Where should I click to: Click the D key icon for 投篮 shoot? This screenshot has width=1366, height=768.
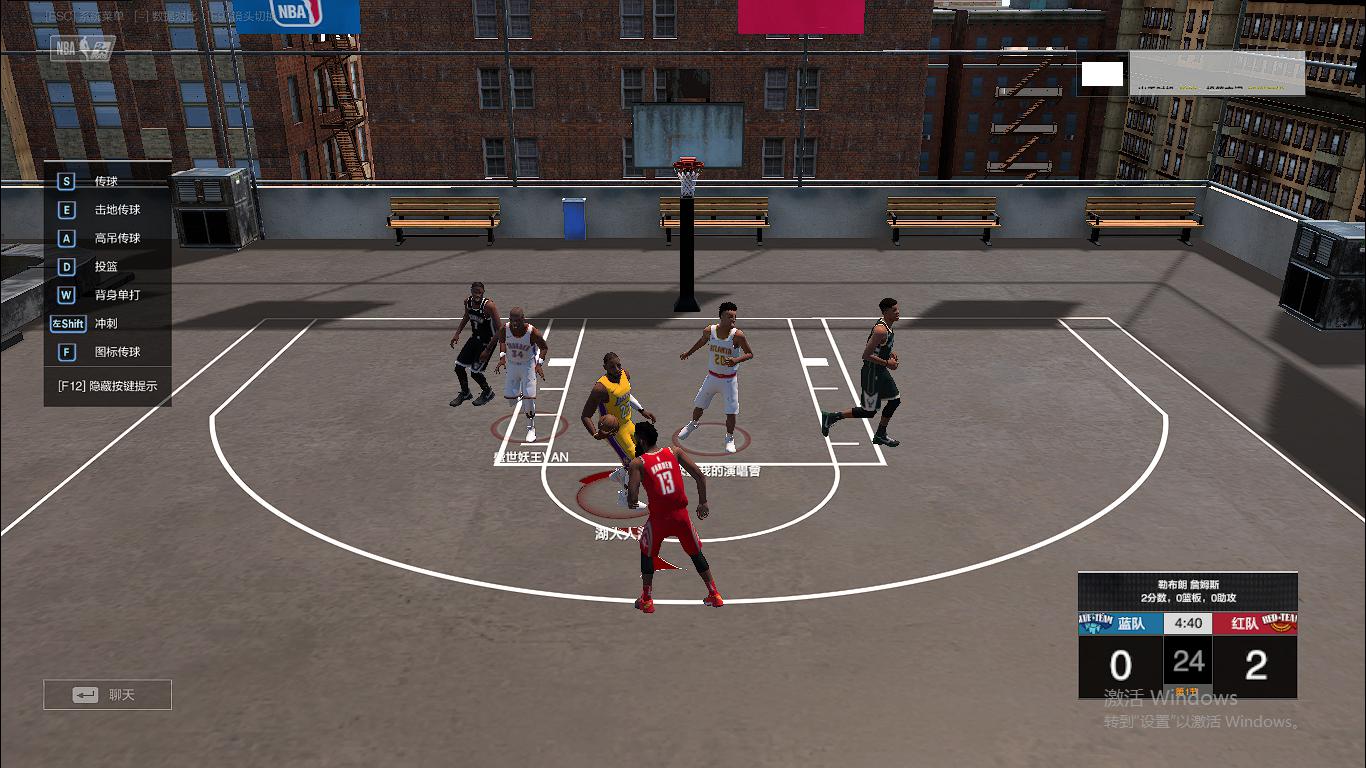click(x=66, y=267)
